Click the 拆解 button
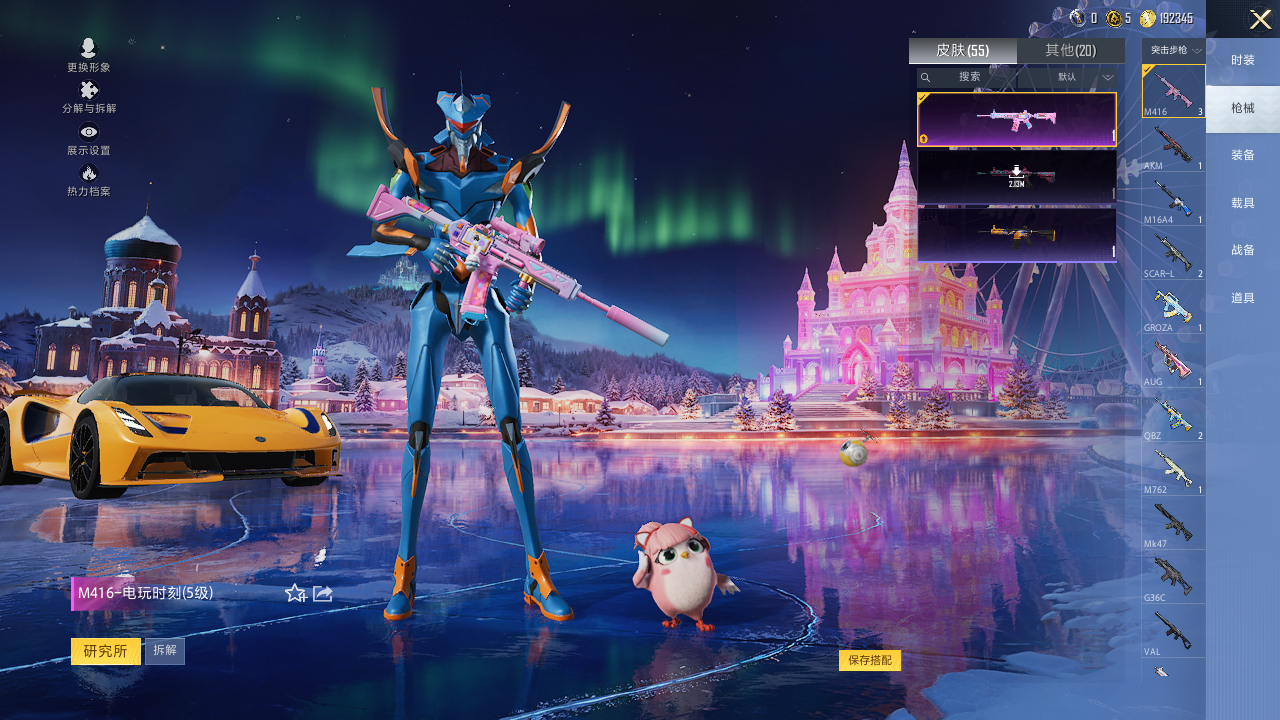The height and width of the screenshot is (720, 1280). 165,651
